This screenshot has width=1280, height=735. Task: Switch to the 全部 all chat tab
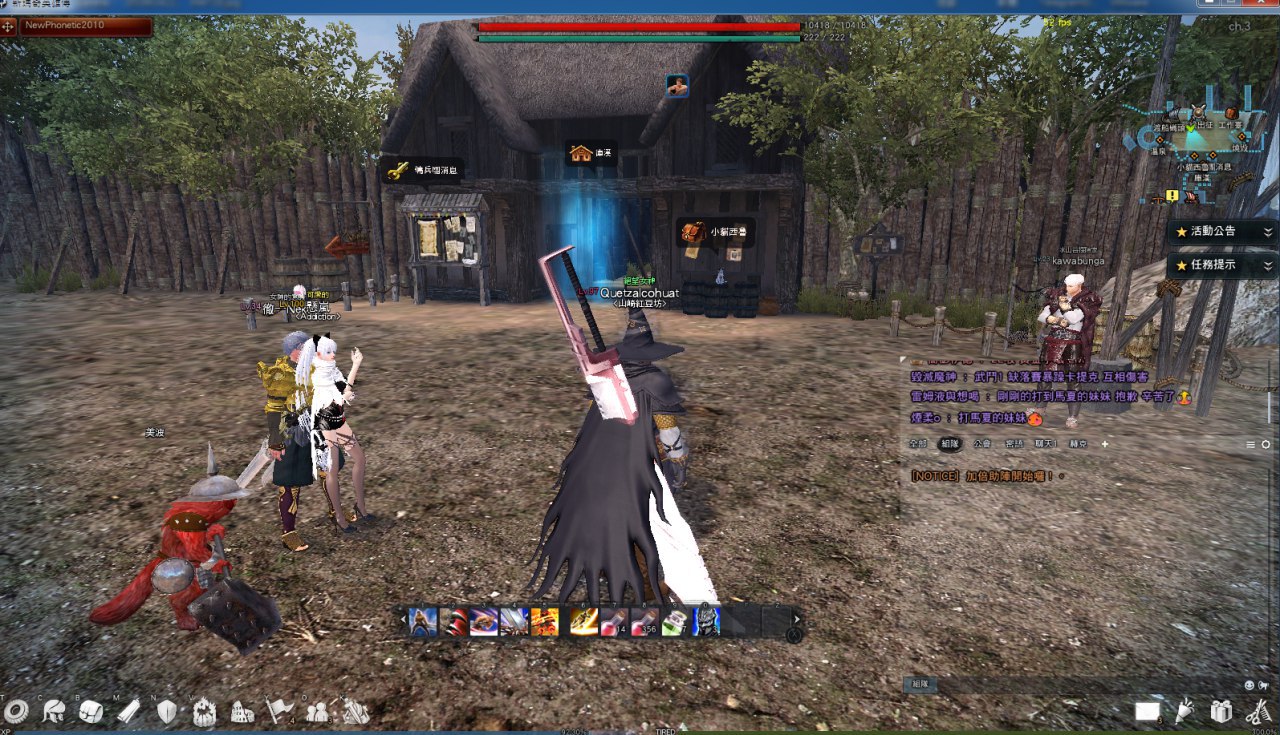[918, 444]
